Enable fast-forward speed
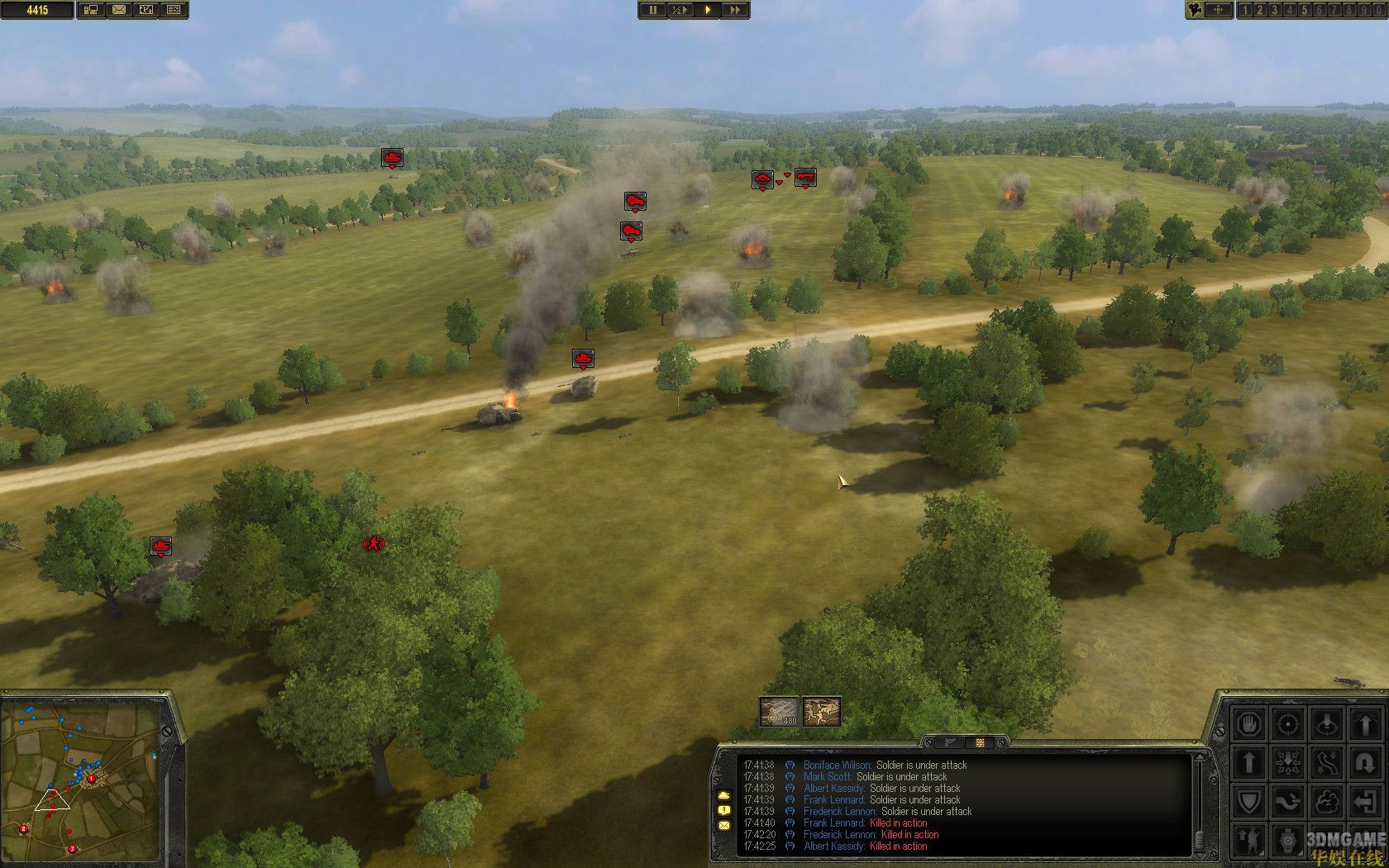This screenshot has width=1389, height=868. point(735,10)
